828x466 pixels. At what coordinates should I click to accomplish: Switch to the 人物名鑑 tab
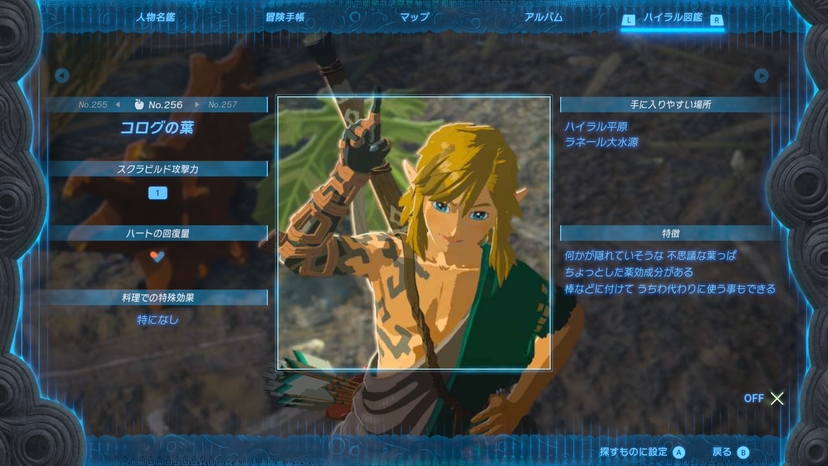pos(156,18)
